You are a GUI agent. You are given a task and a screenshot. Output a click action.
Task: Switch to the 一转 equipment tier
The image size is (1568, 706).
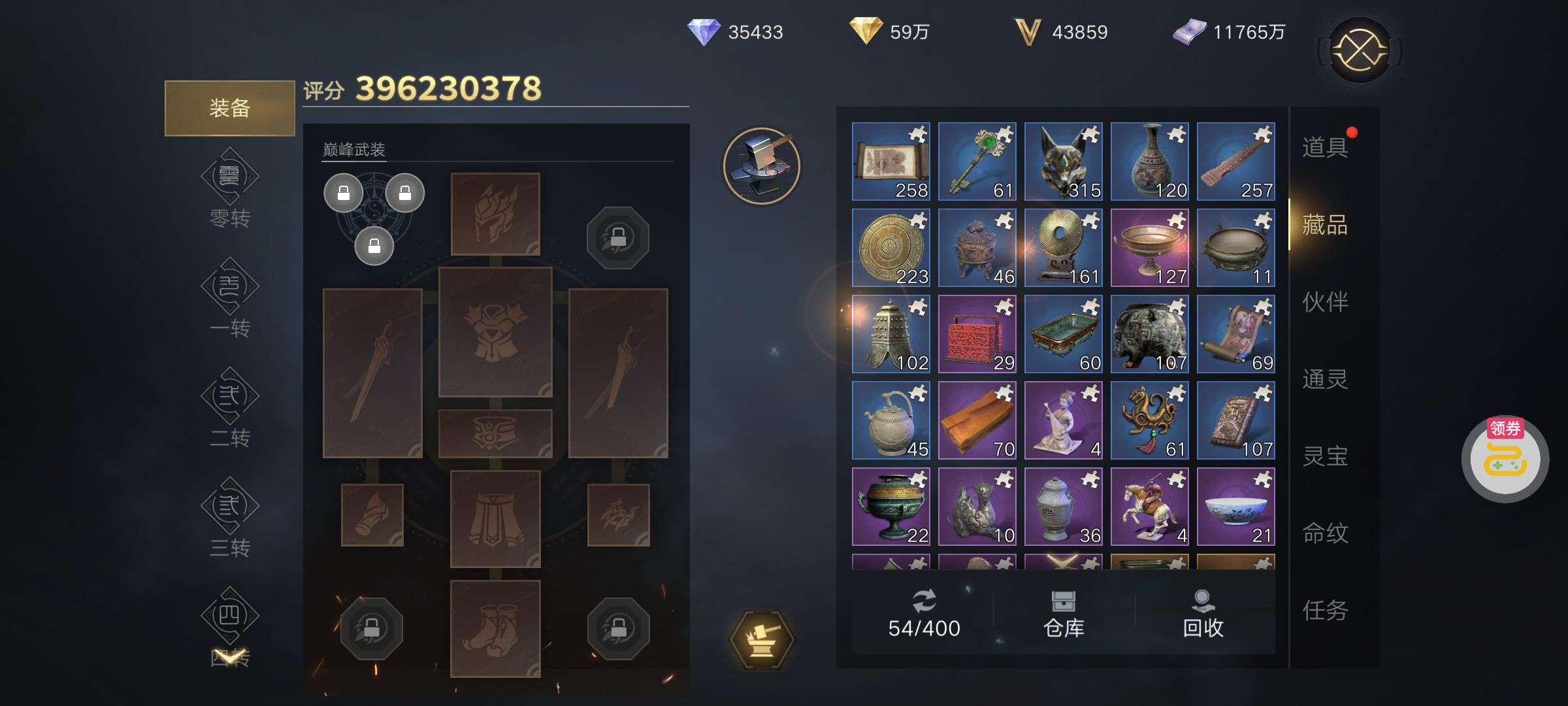pyautogui.click(x=229, y=299)
